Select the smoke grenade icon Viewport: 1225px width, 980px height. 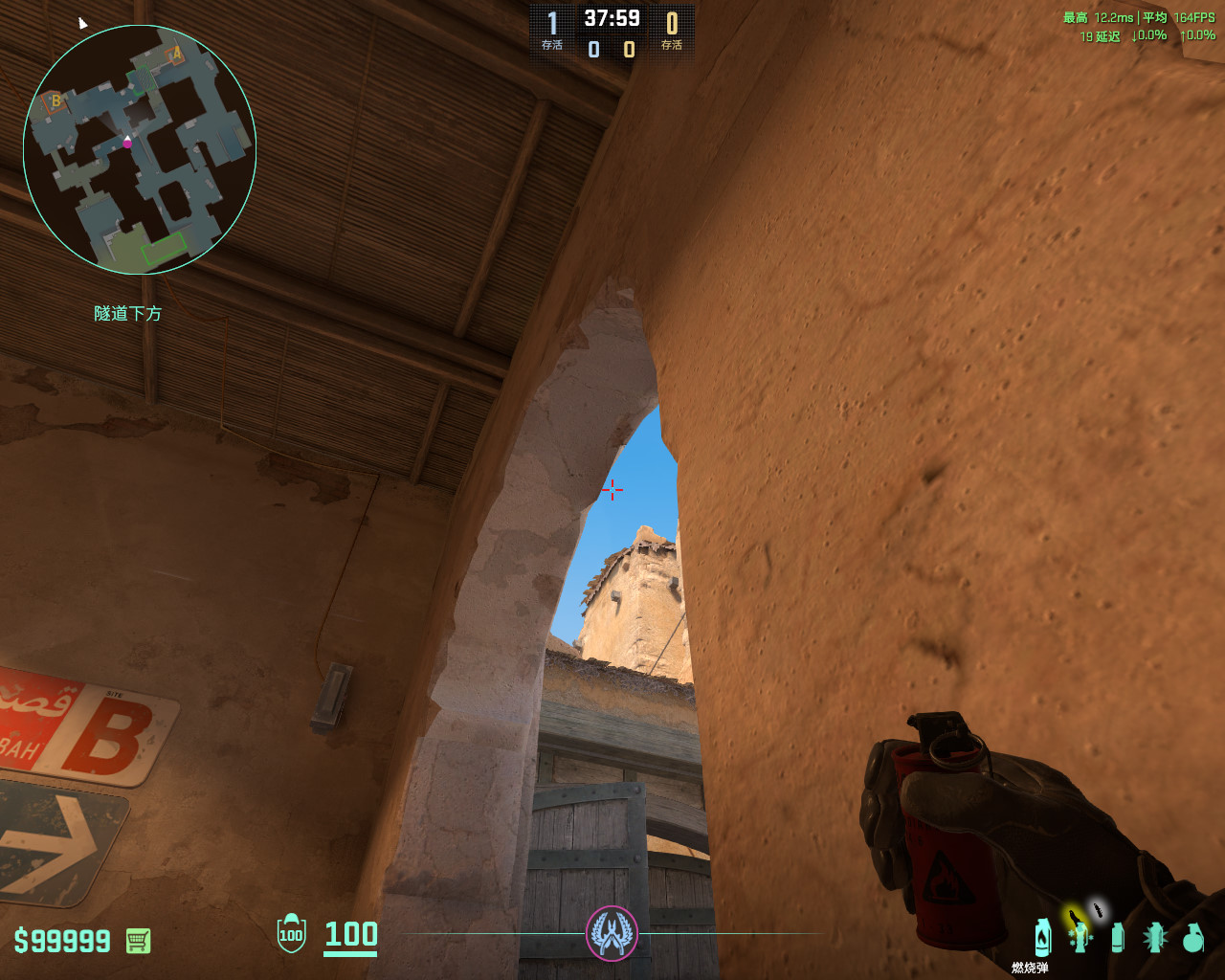coord(1118,937)
